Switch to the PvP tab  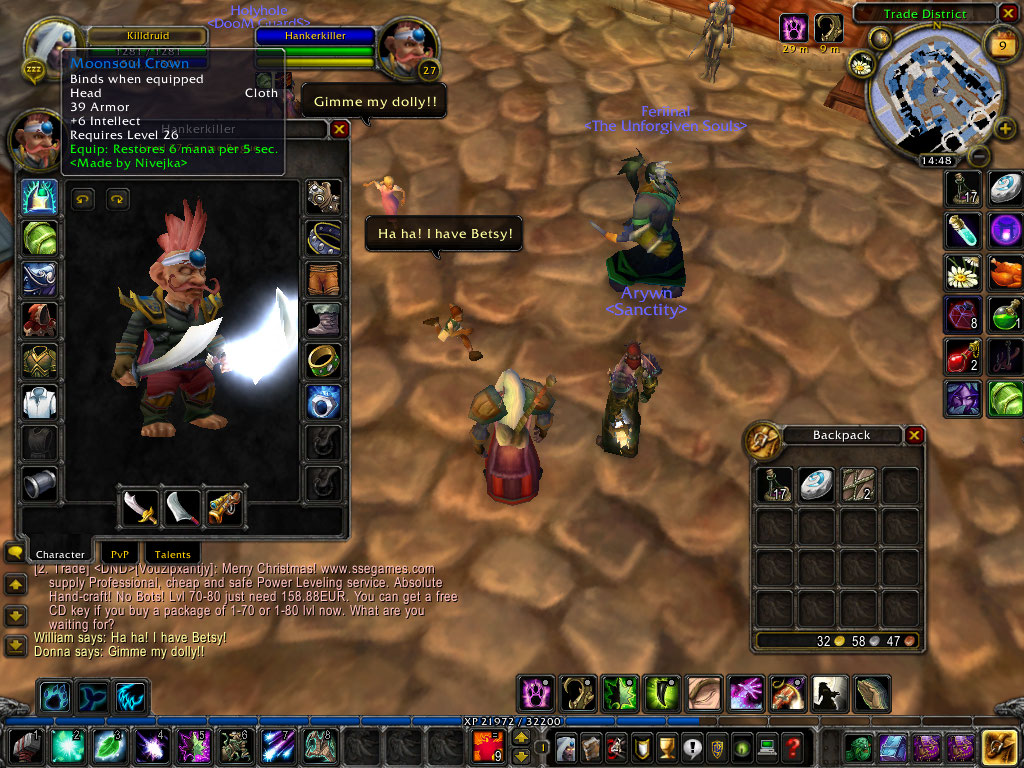pyautogui.click(x=120, y=553)
